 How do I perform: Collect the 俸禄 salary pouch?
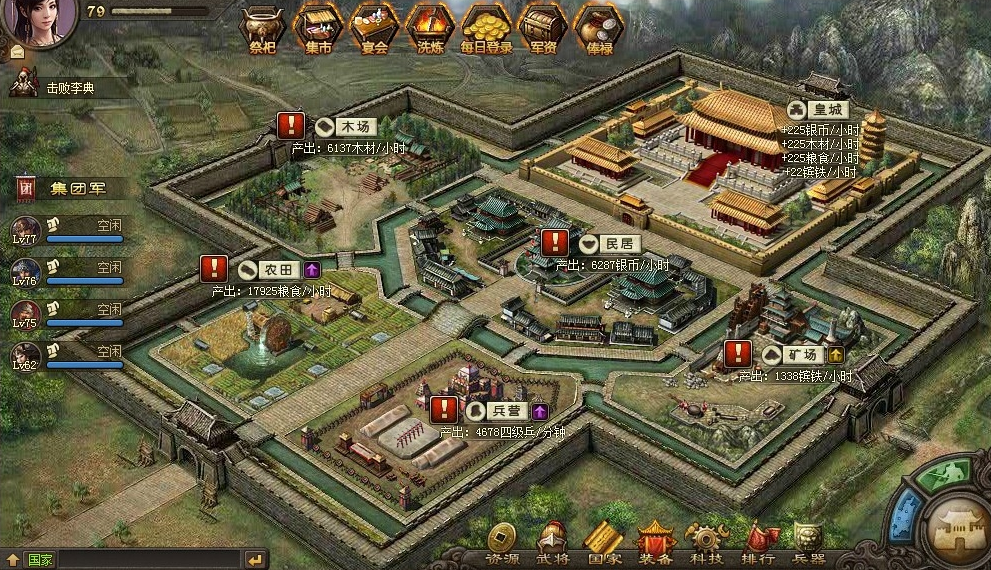(598, 28)
